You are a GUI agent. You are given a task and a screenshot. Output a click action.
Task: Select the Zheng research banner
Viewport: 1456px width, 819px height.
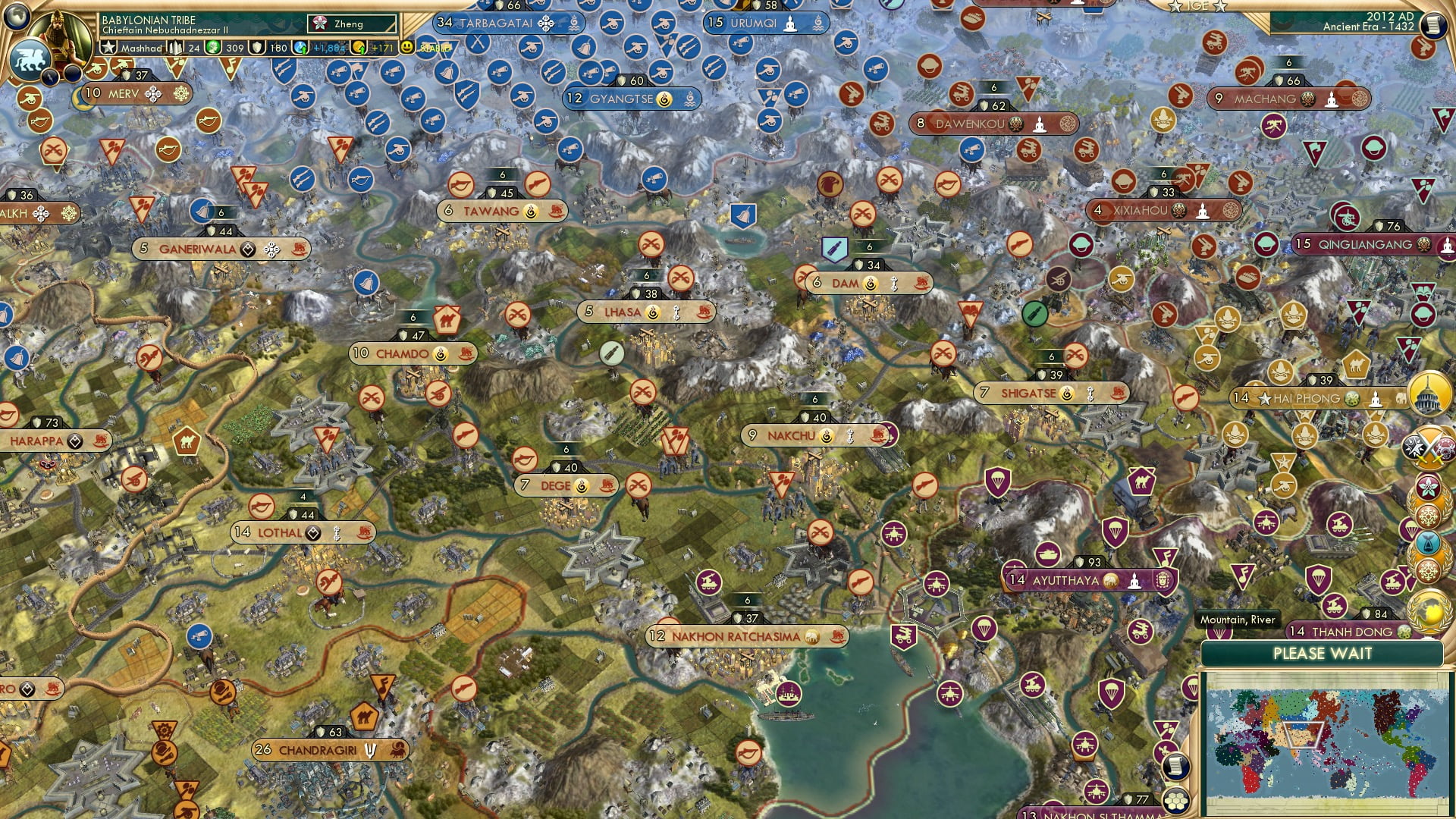(x=346, y=24)
